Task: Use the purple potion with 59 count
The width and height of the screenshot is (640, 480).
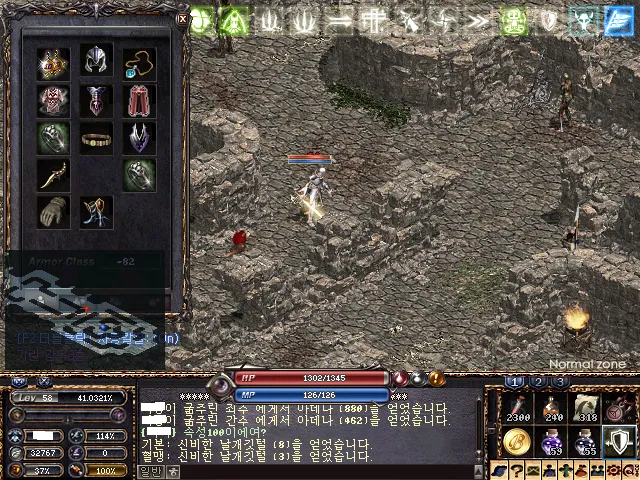Action: [552, 440]
